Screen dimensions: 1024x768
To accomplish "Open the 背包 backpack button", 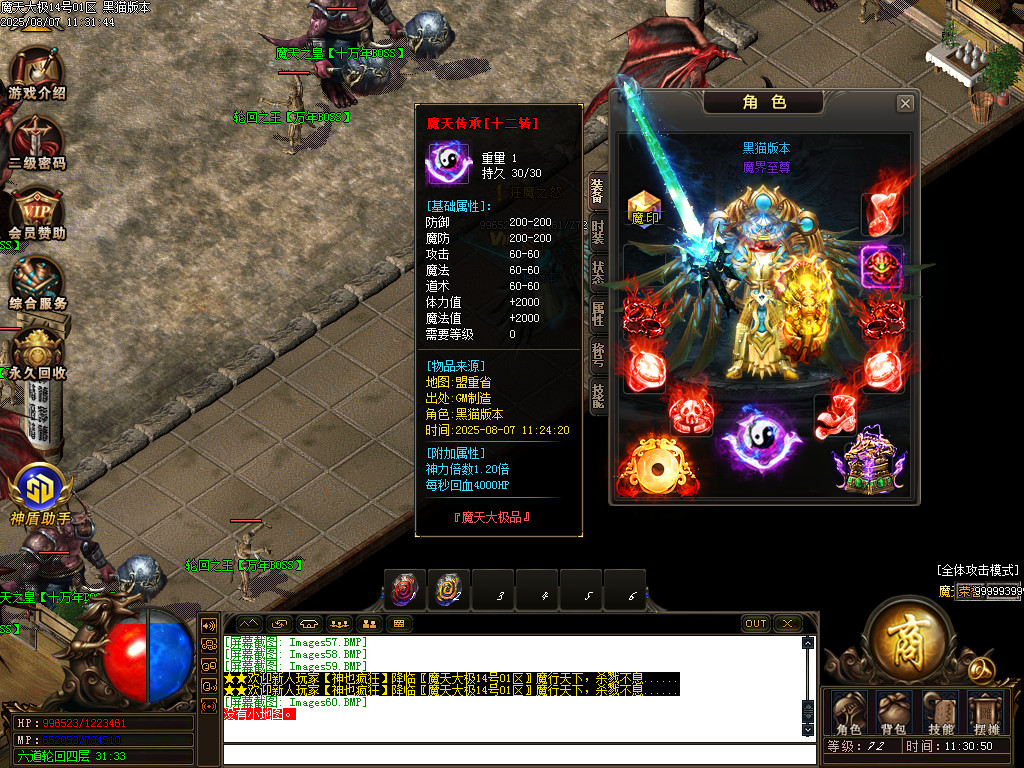I will 892,713.
